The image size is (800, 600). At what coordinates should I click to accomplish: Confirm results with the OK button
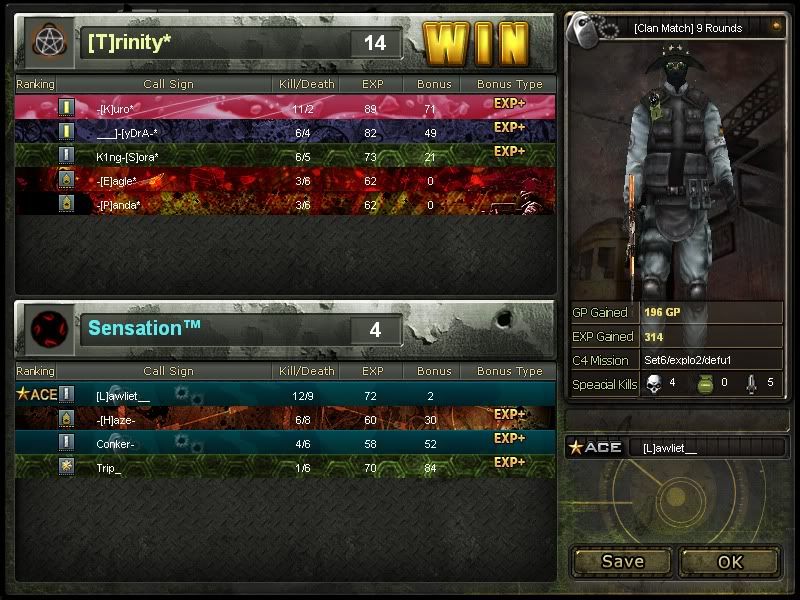pos(730,561)
